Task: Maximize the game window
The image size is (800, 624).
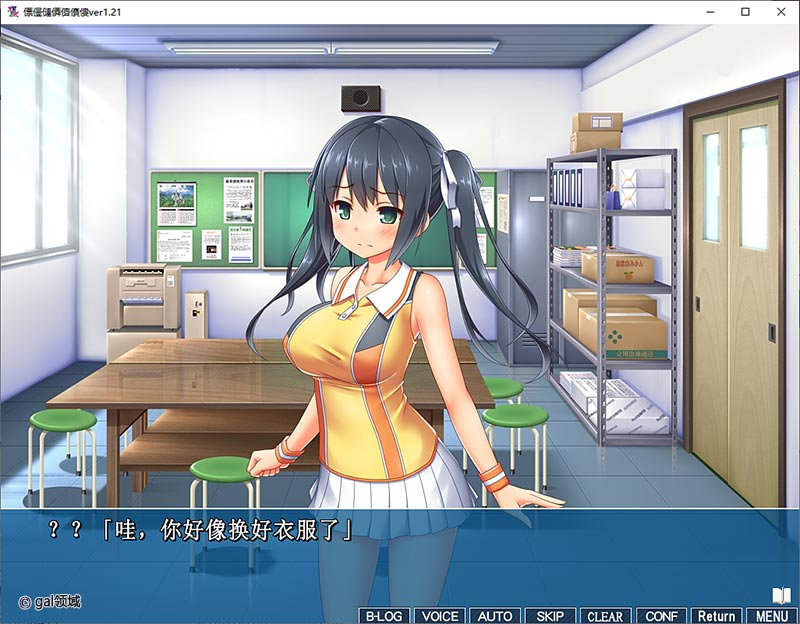Action: (745, 11)
